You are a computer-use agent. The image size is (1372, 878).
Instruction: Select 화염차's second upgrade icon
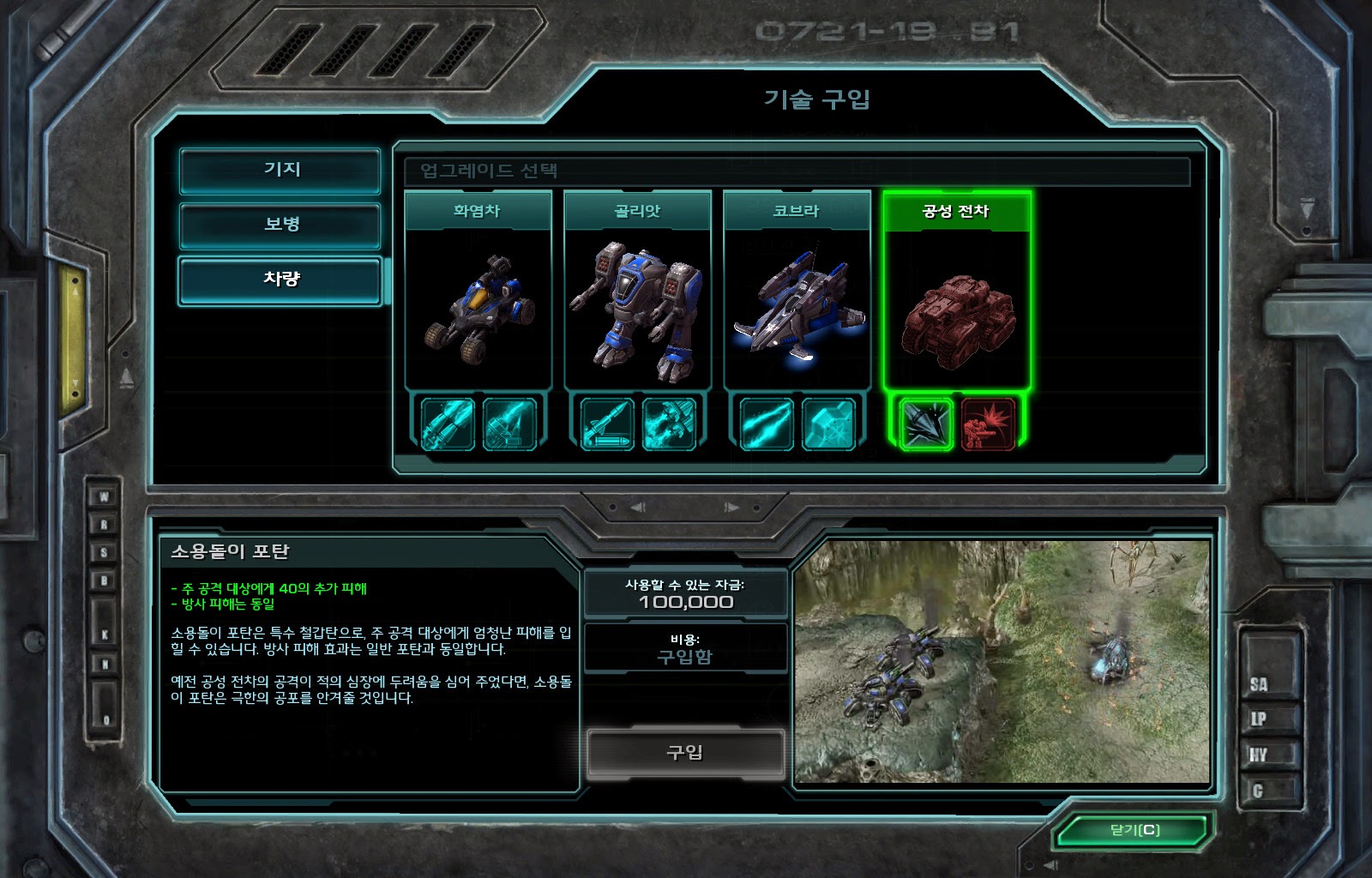(509, 424)
